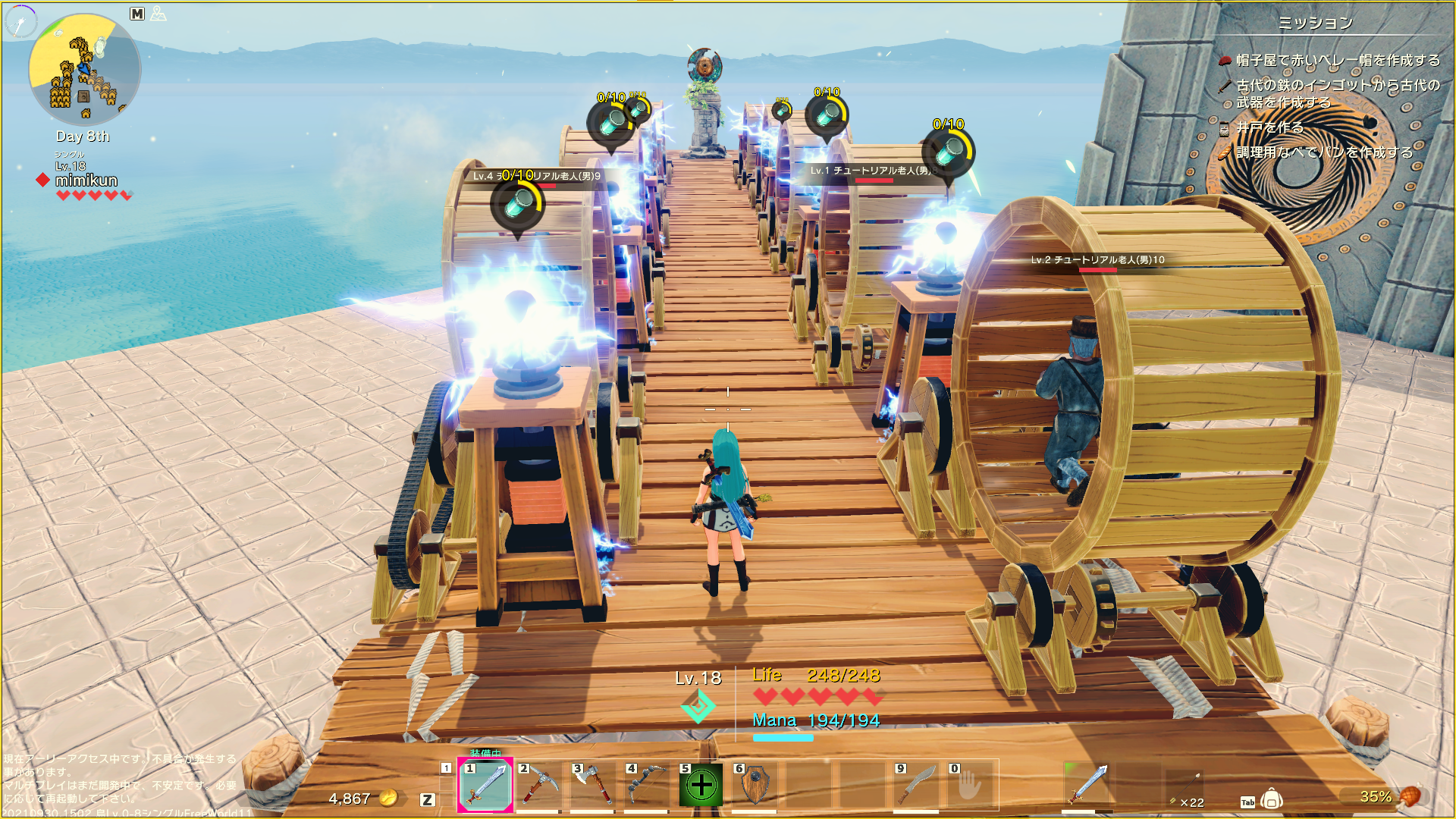Select the bare hand slot 0

click(x=970, y=786)
